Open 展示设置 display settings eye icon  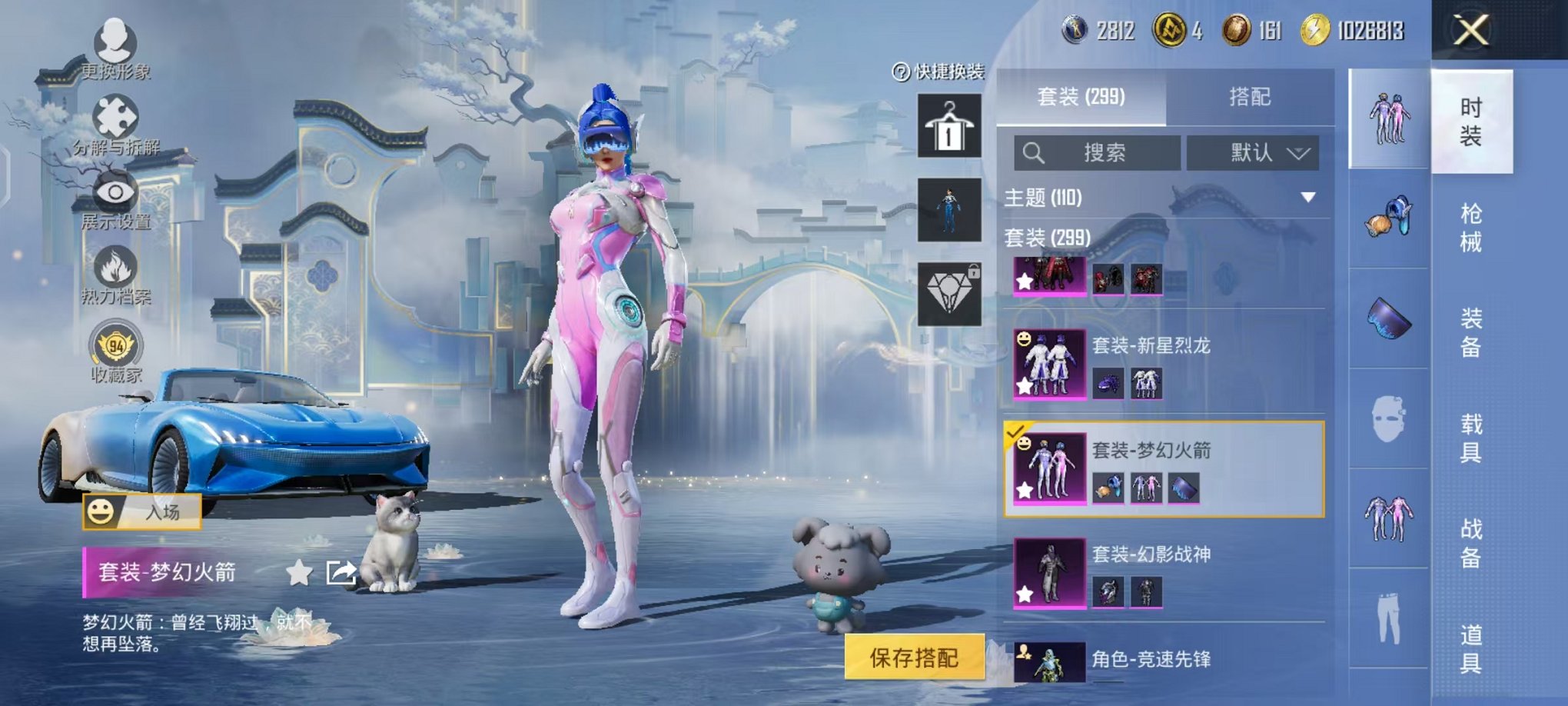[115, 197]
